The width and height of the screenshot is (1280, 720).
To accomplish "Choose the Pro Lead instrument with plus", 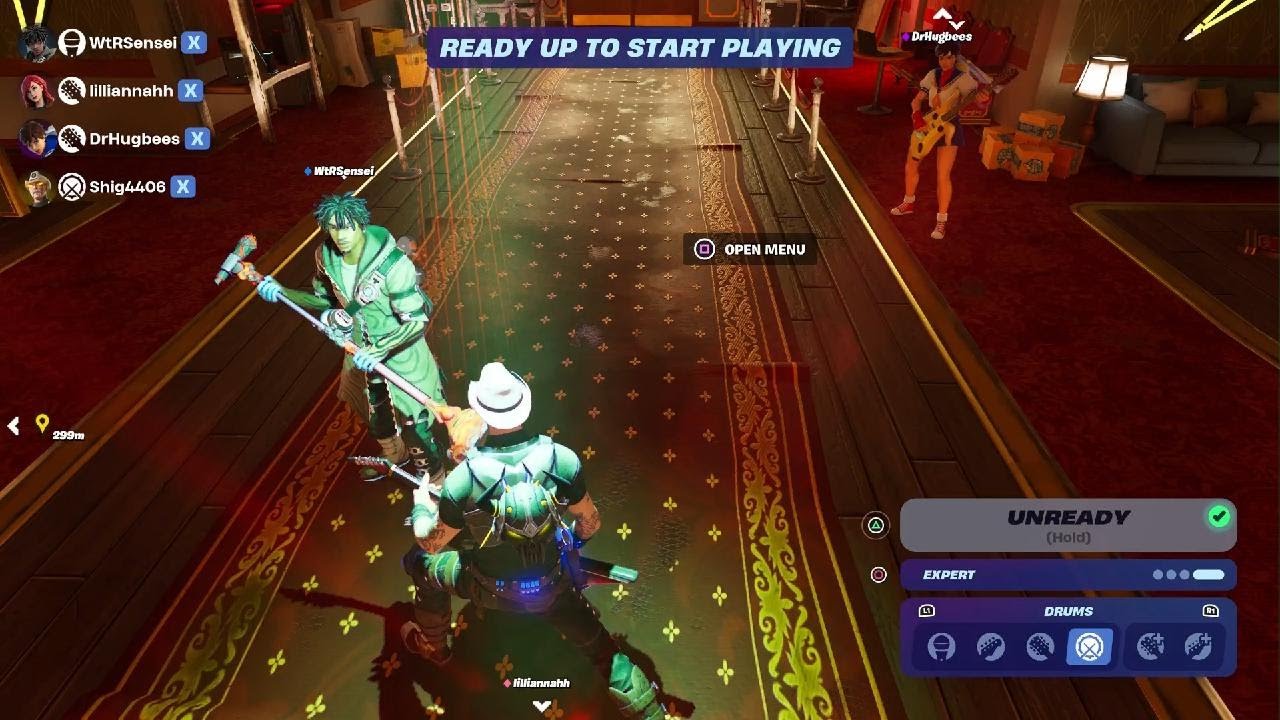I will pyautogui.click(x=1150, y=647).
